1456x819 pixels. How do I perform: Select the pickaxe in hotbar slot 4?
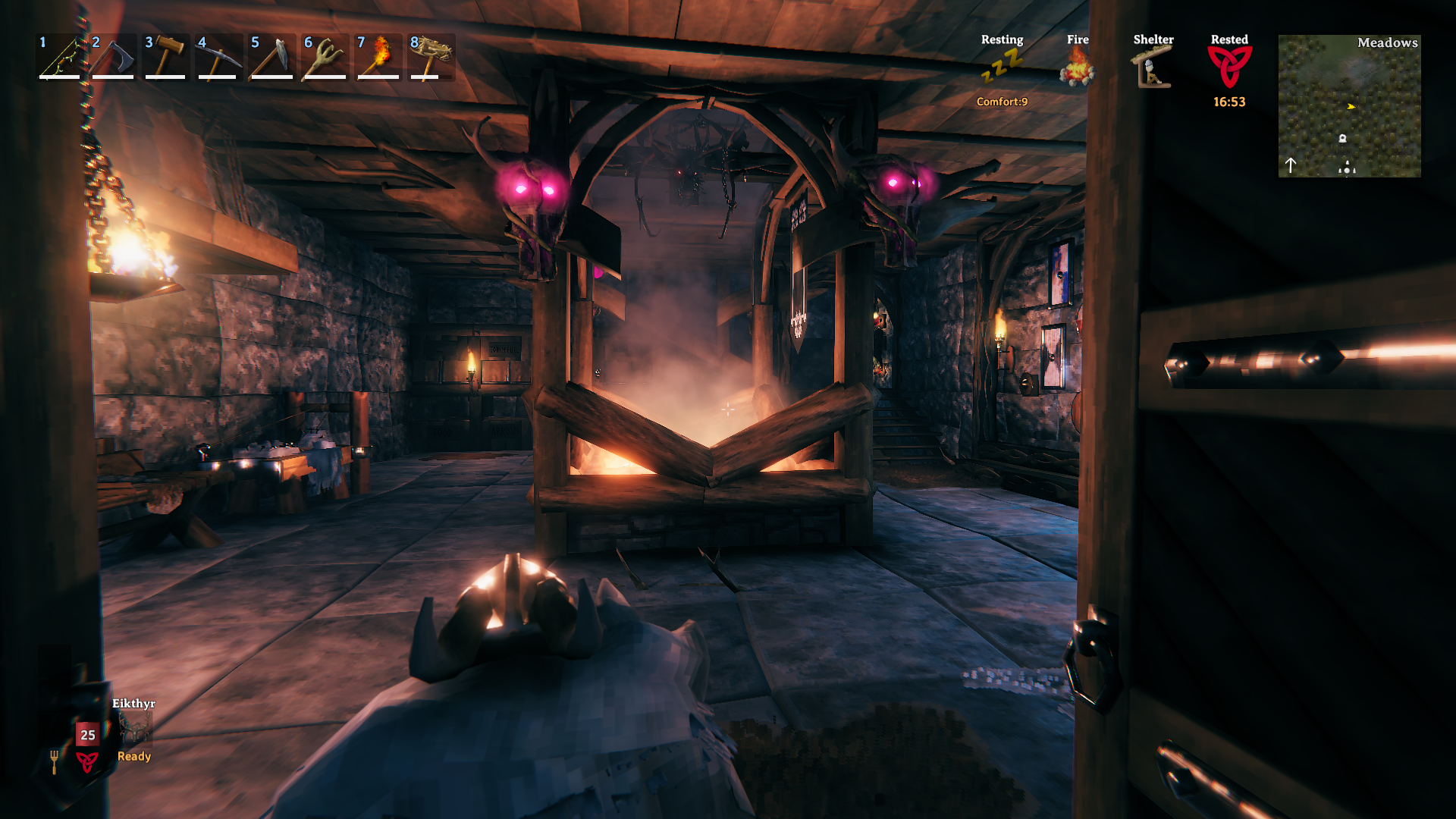(219, 58)
